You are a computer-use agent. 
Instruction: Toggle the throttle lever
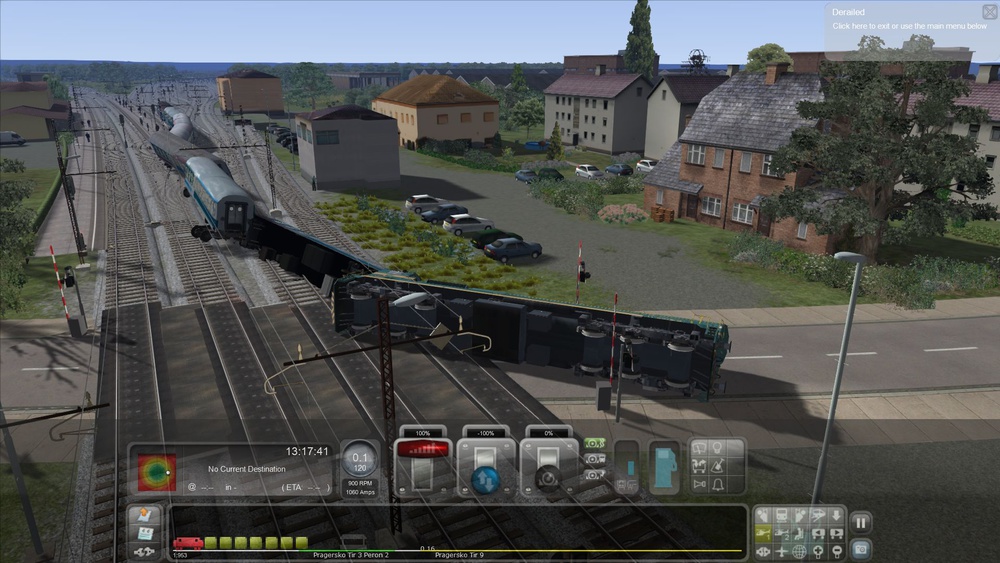pos(423,464)
